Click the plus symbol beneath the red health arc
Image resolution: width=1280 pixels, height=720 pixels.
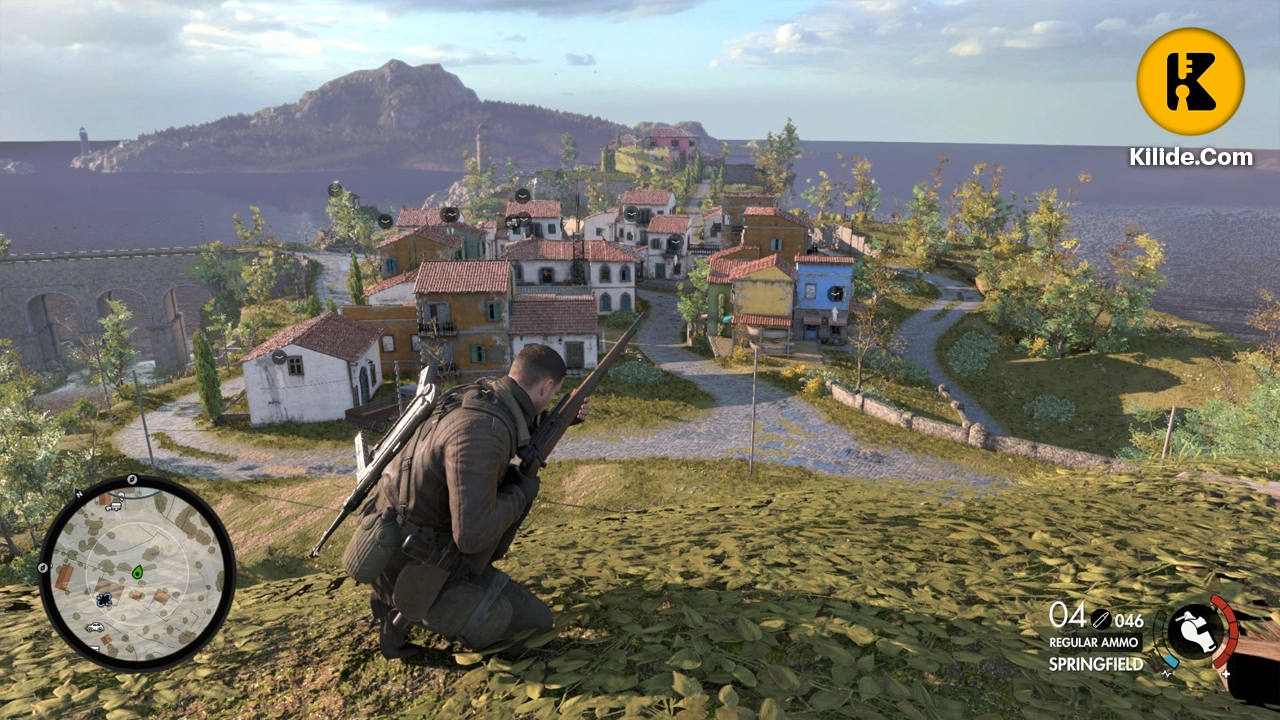(x=1226, y=674)
